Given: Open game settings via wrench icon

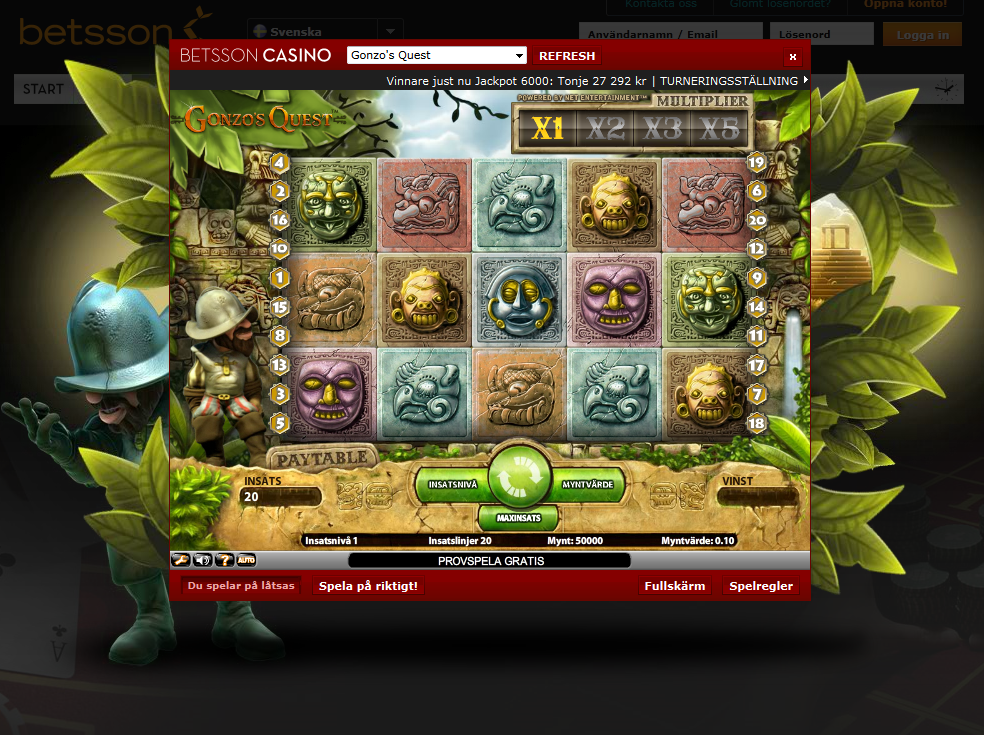Looking at the screenshot, I should point(182,560).
